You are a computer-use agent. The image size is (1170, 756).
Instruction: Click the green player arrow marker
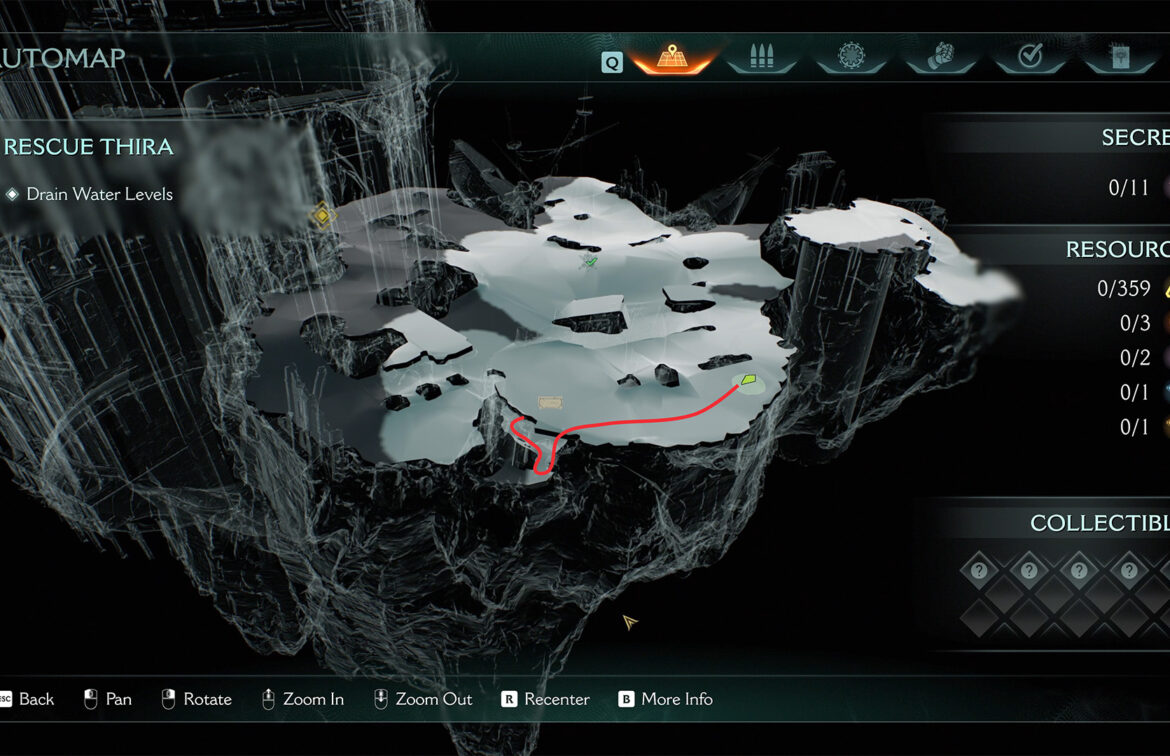pos(748,380)
